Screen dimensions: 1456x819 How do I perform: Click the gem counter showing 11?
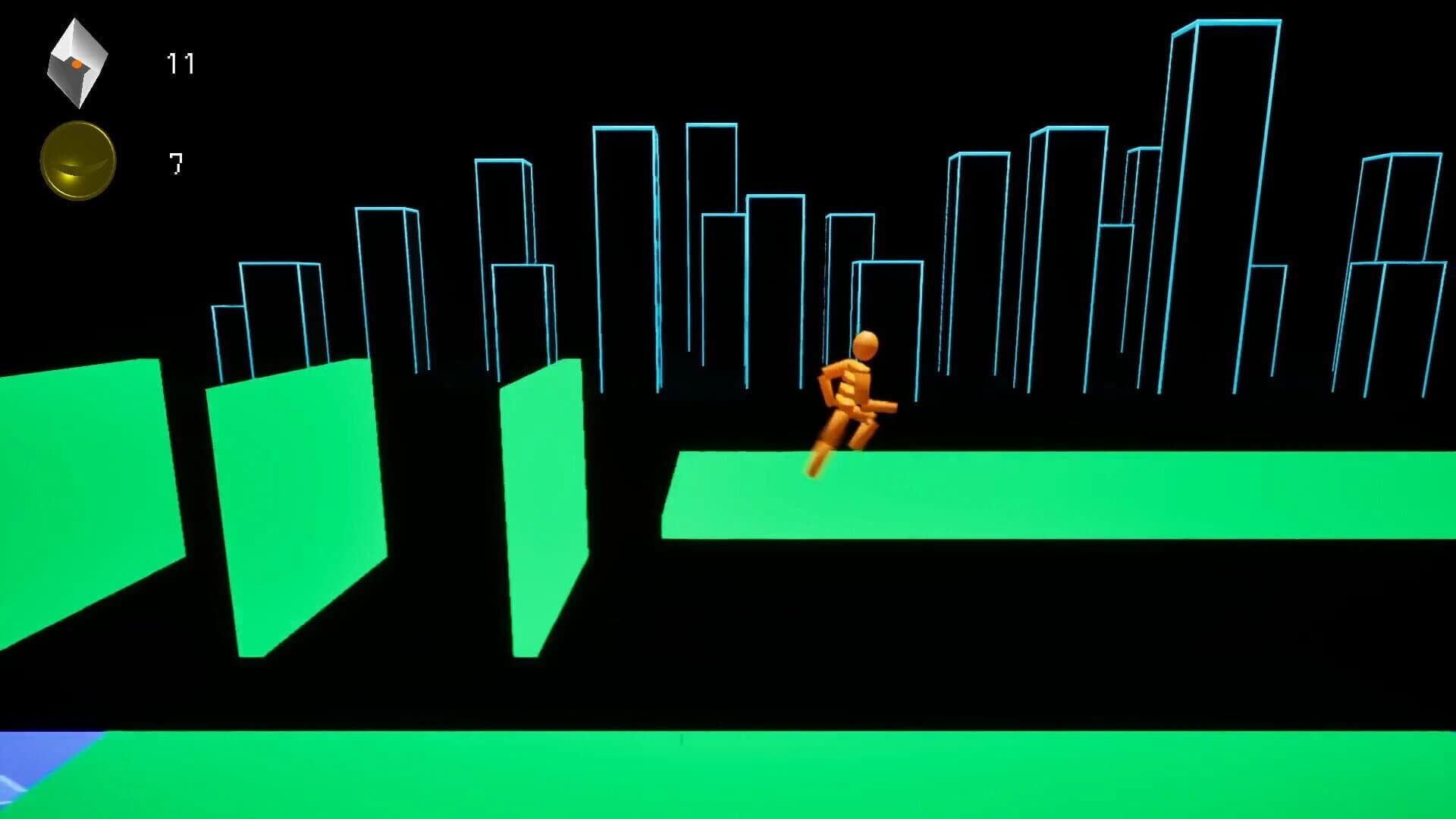[x=180, y=62]
